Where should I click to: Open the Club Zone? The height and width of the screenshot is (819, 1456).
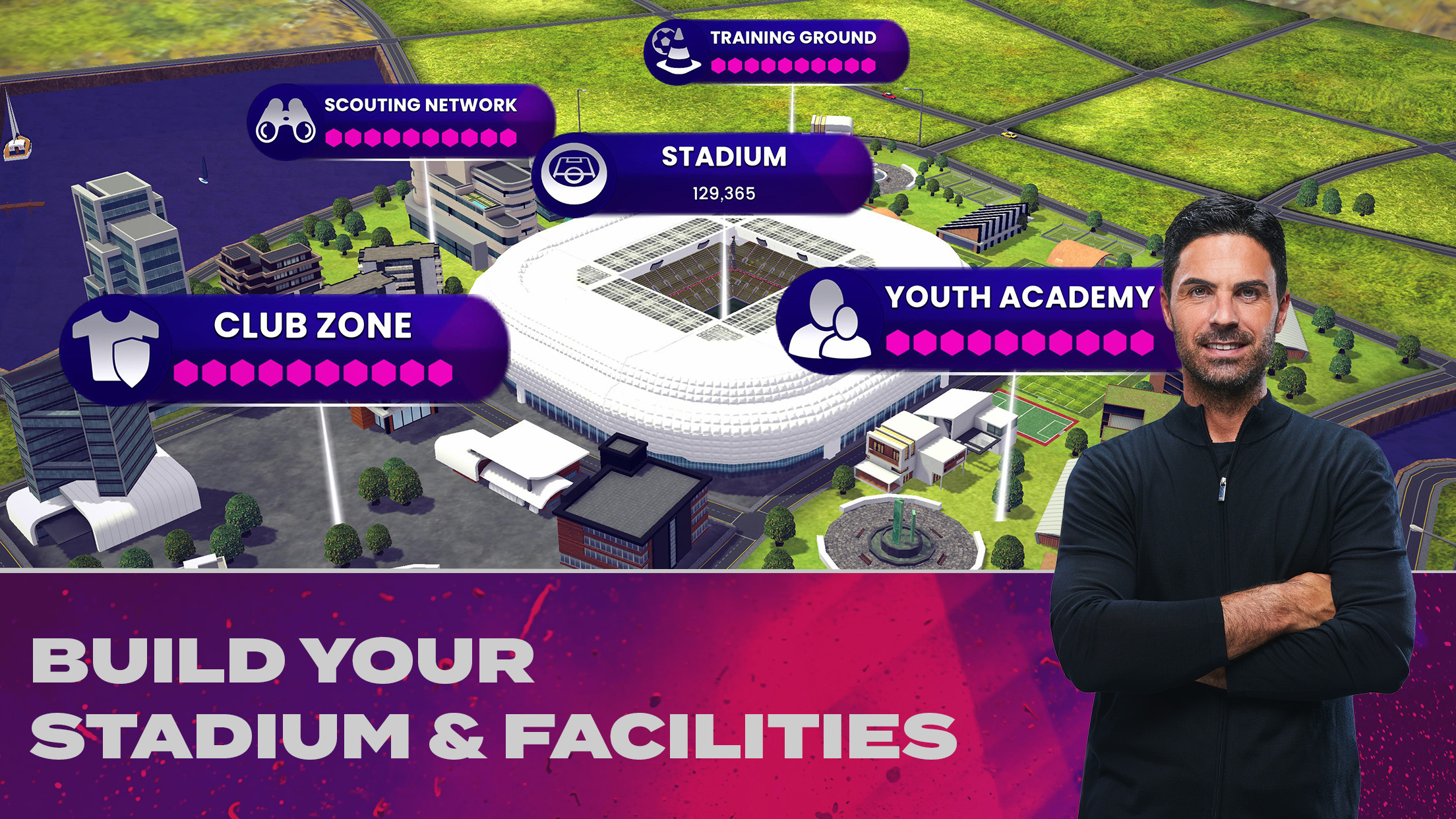(284, 349)
